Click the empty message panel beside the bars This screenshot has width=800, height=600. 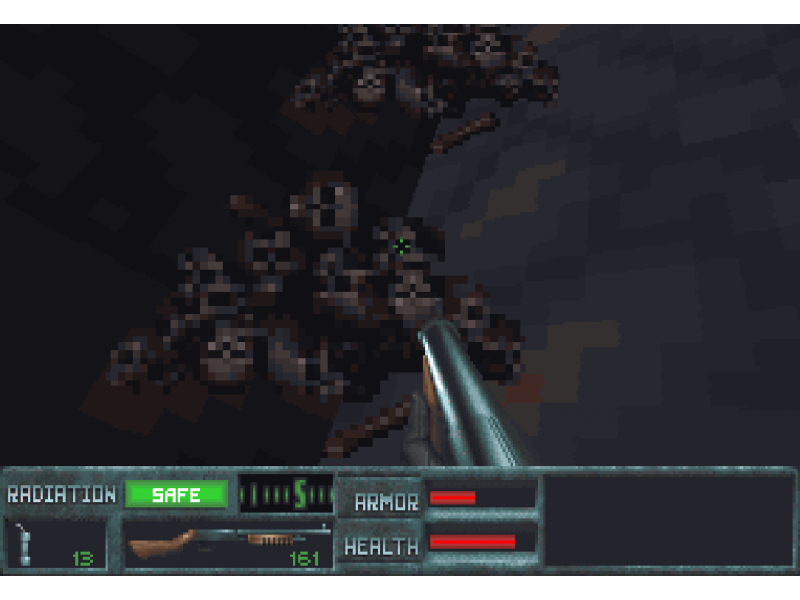pyautogui.click(x=668, y=520)
